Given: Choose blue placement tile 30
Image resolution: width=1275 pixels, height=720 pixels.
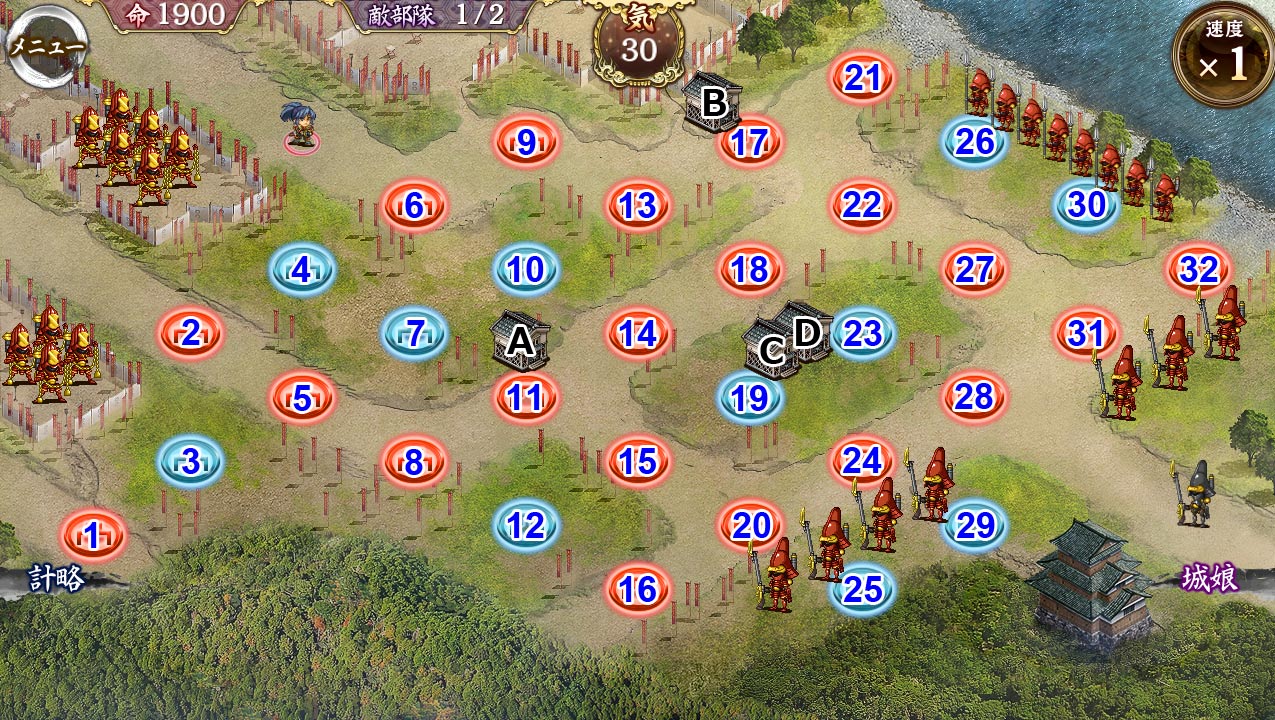Looking at the screenshot, I should tap(1086, 205).
